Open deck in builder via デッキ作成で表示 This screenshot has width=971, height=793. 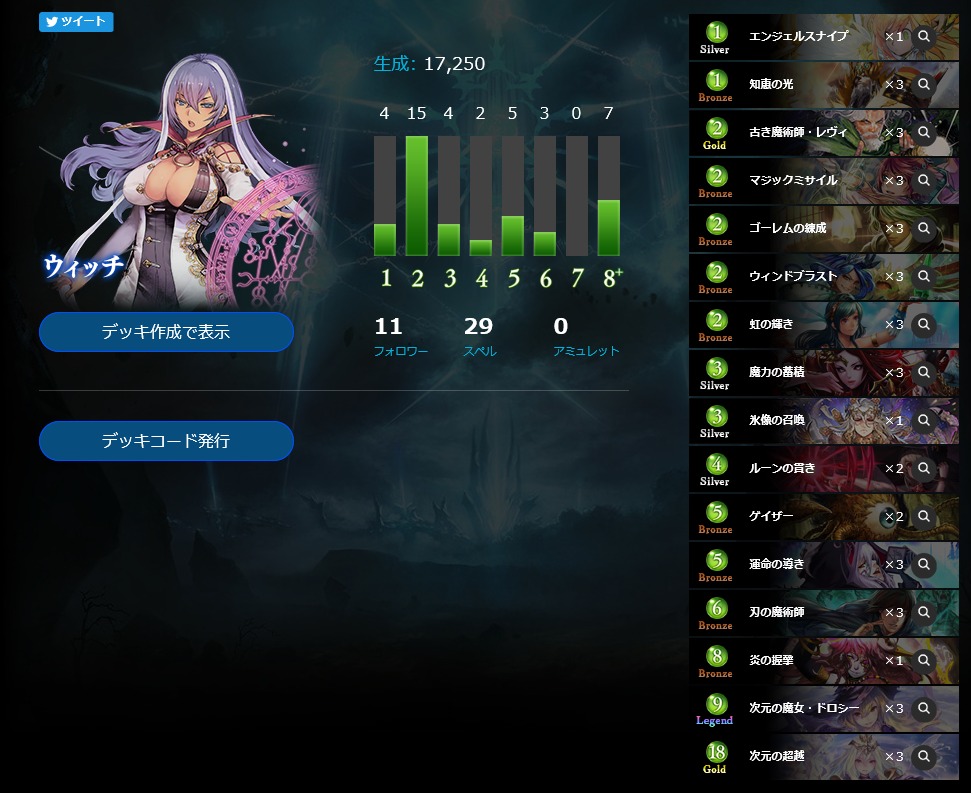tap(166, 332)
